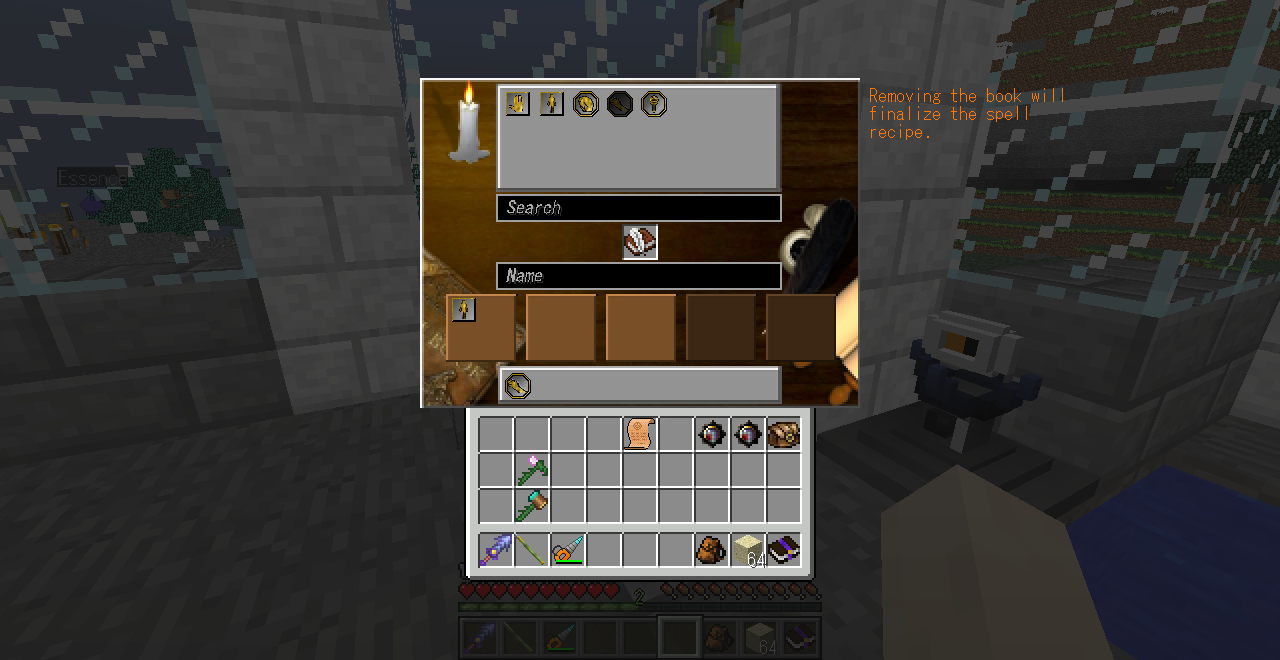Viewport: 1280px width, 660px height.
Task: Select the pink flower staff
Action: click(532, 470)
